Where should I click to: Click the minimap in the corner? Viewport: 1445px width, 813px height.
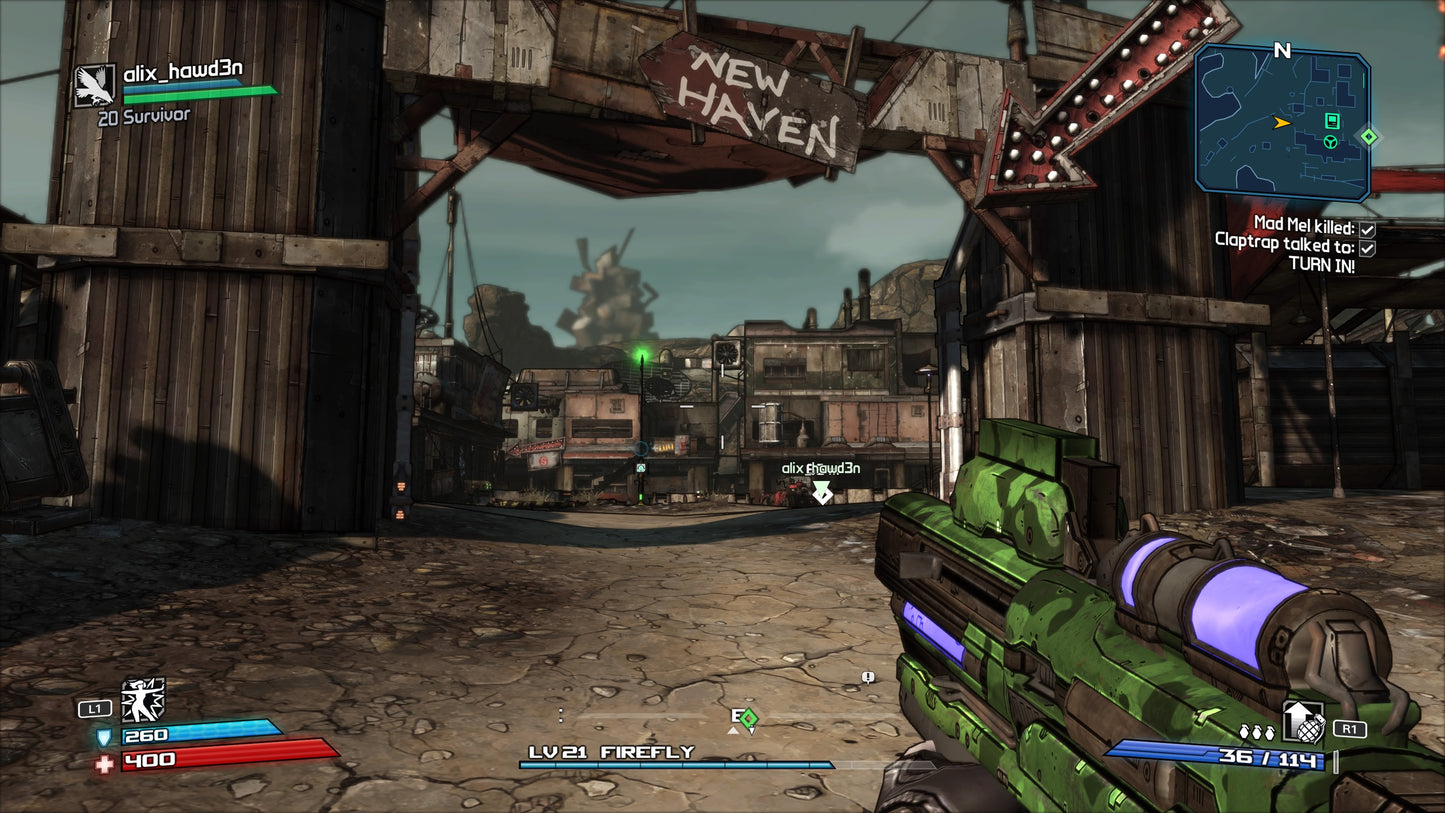tap(1282, 122)
